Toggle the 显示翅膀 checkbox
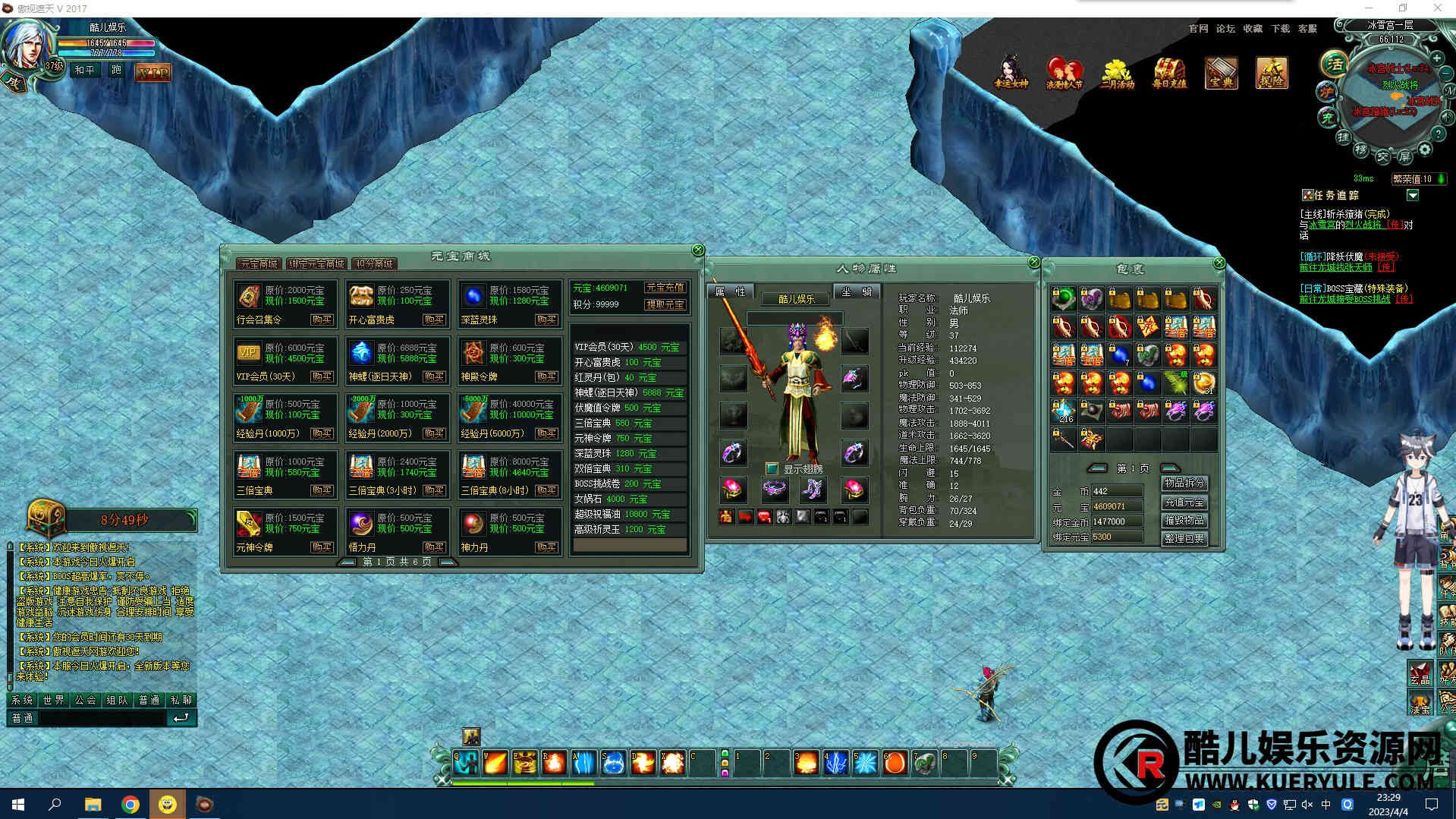This screenshot has width=1456, height=819. [772, 468]
